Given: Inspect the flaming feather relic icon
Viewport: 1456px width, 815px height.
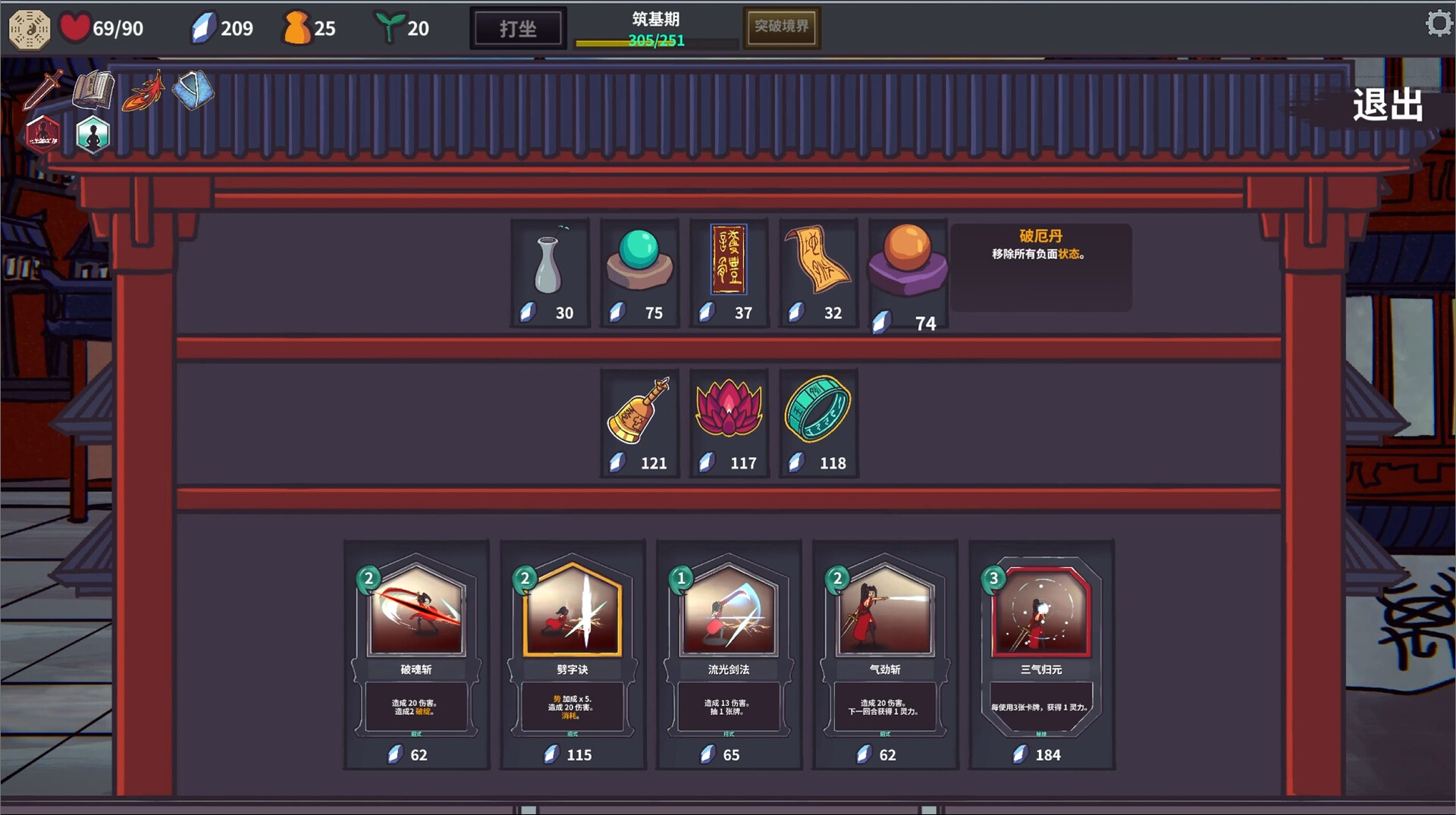Looking at the screenshot, I should click(143, 91).
